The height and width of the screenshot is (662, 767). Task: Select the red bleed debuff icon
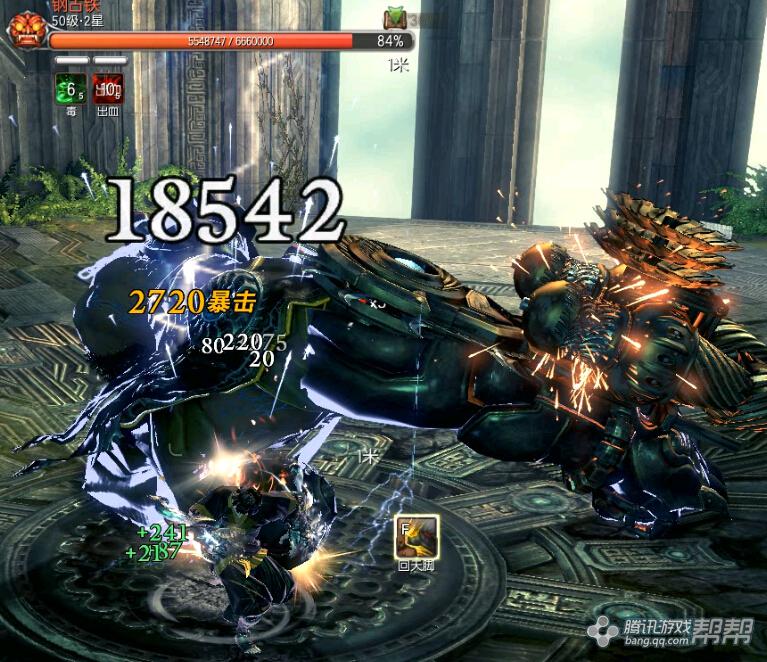107,88
